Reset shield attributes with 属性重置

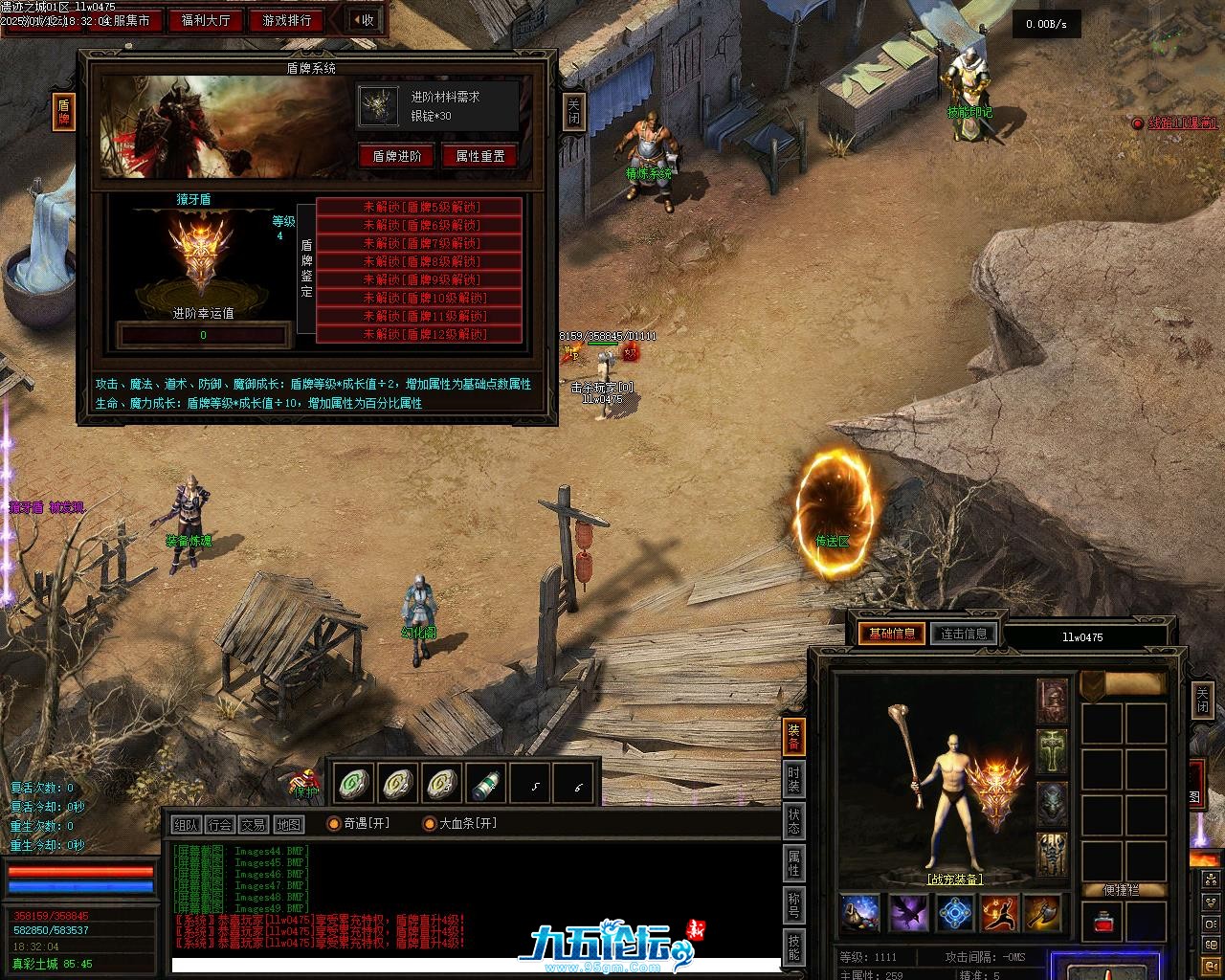point(479,156)
